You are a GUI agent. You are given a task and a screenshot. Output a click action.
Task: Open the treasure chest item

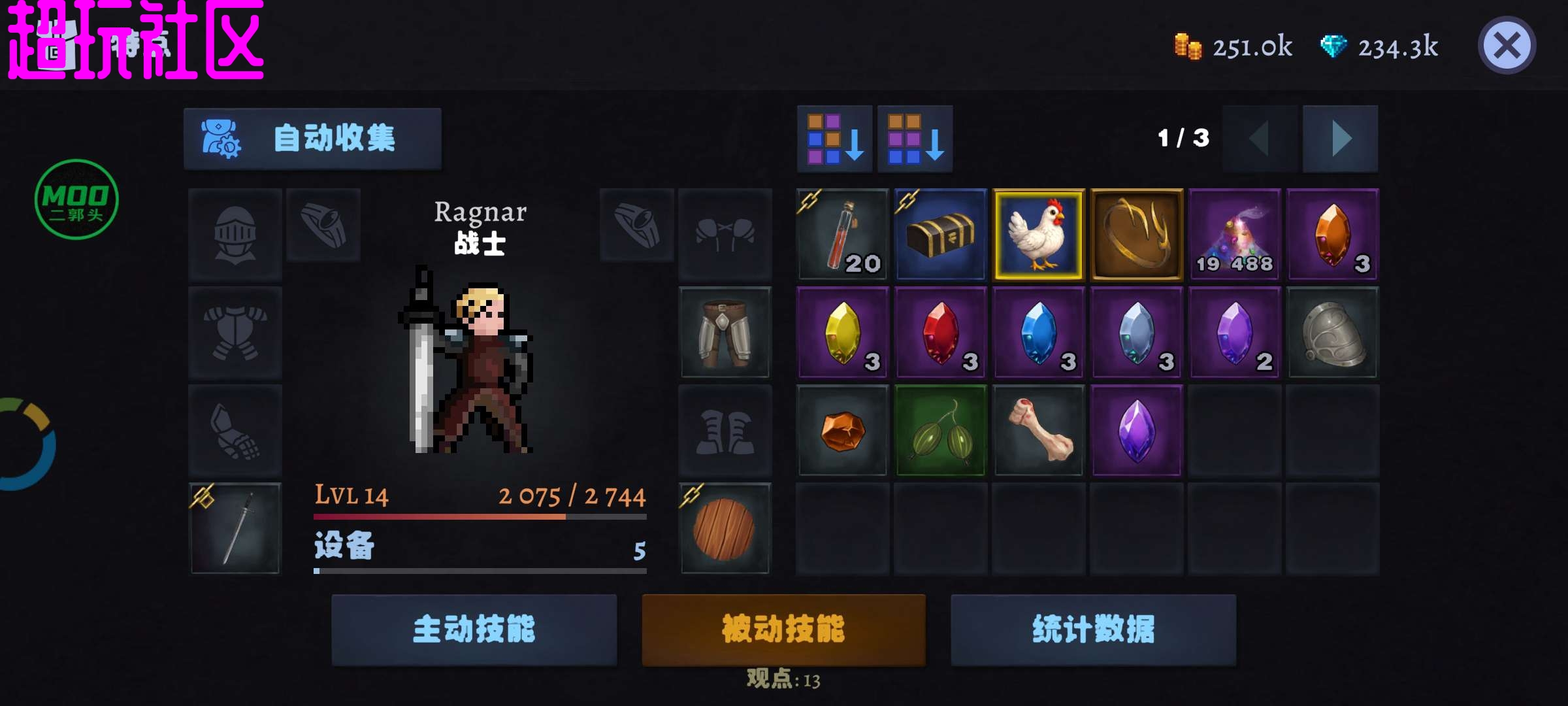pyautogui.click(x=941, y=235)
